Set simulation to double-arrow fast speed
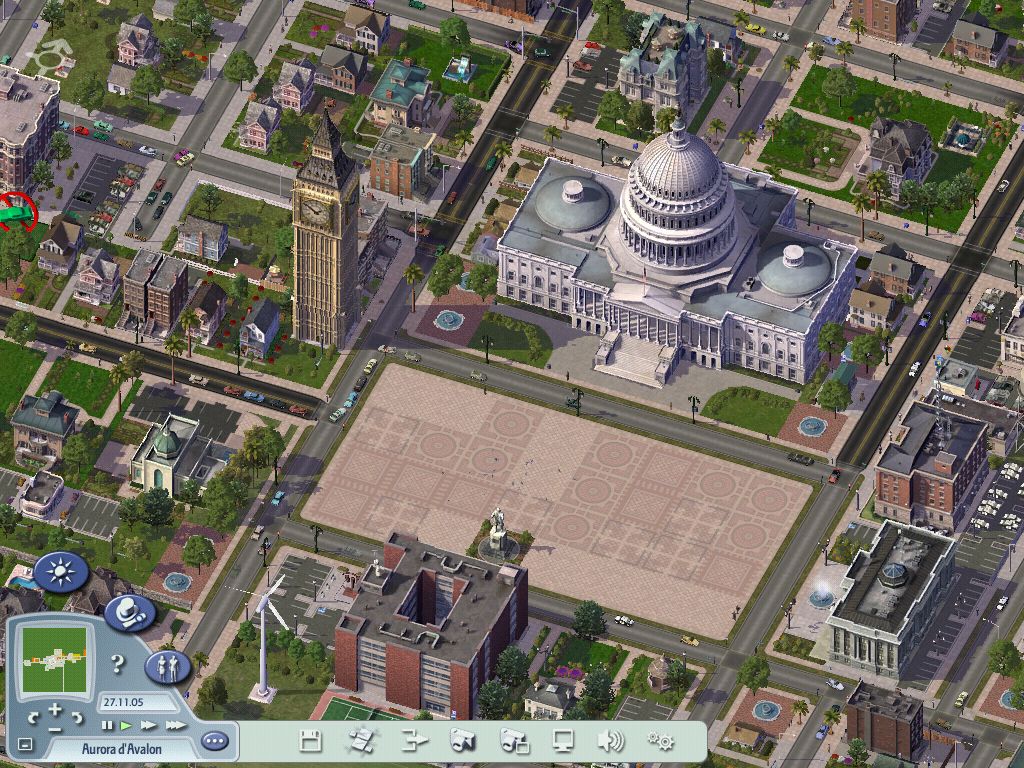 (x=149, y=724)
